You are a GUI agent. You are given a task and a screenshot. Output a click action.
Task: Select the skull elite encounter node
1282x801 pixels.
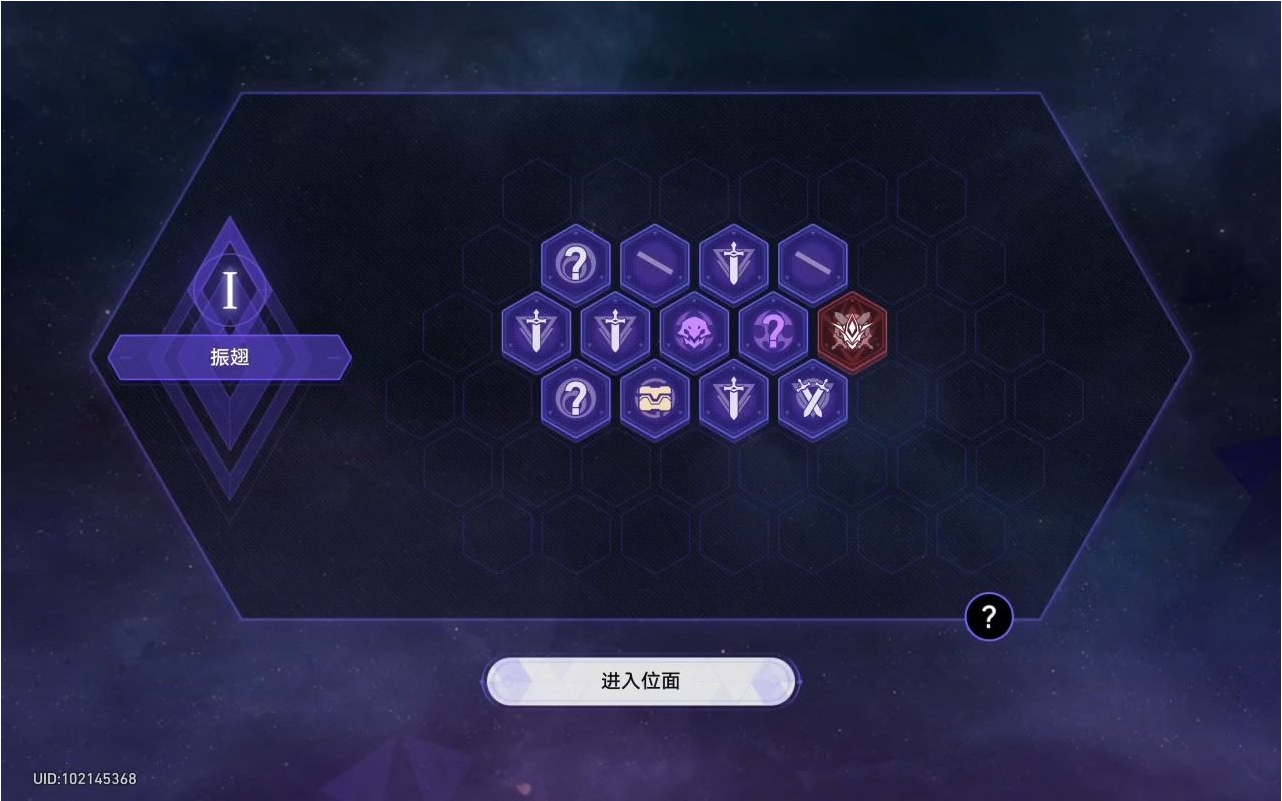click(x=694, y=333)
